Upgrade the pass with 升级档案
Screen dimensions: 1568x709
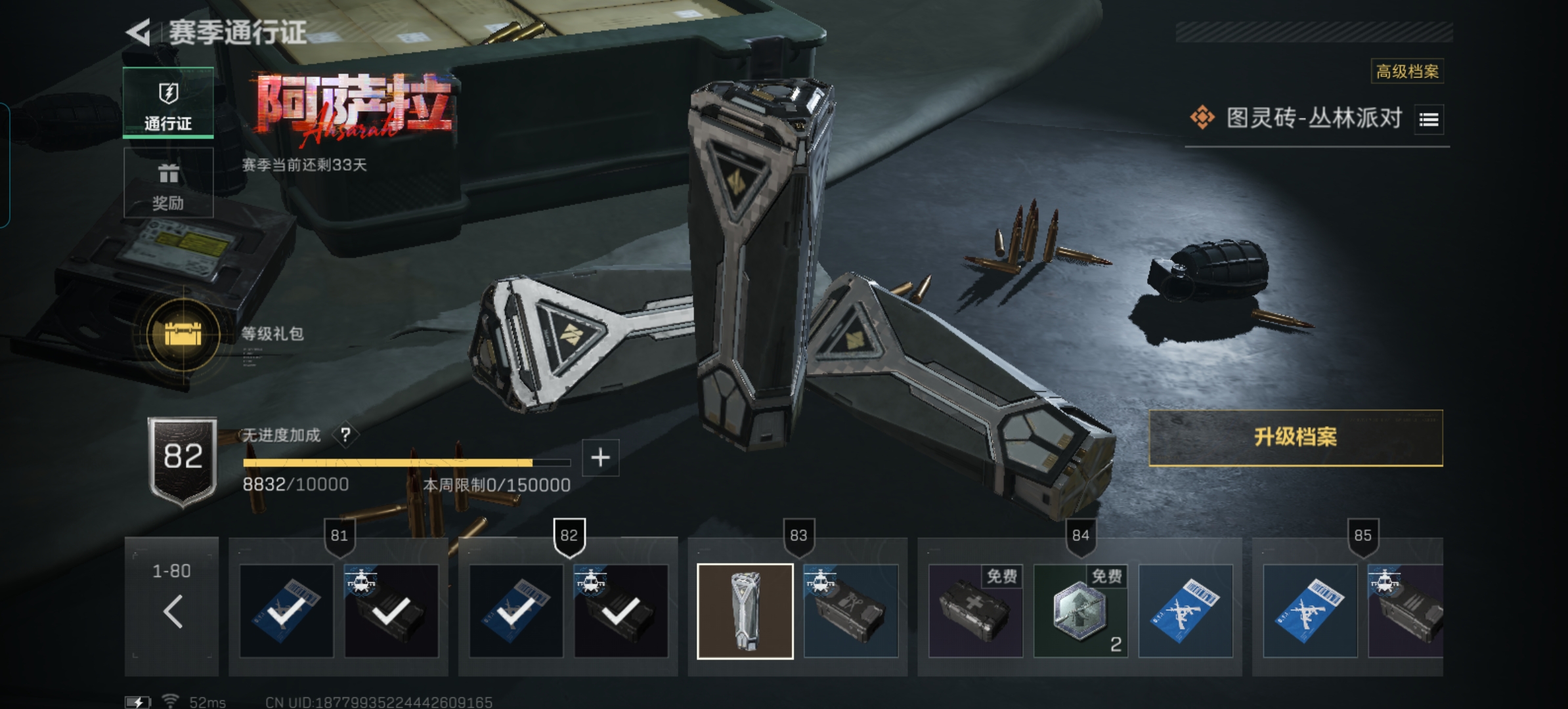tap(1295, 437)
